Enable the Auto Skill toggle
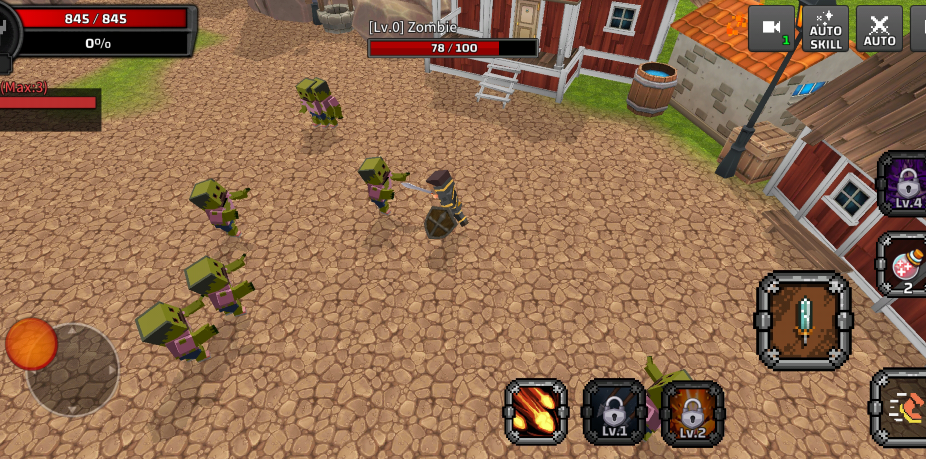Viewport: 926px width, 459px height. (825, 29)
